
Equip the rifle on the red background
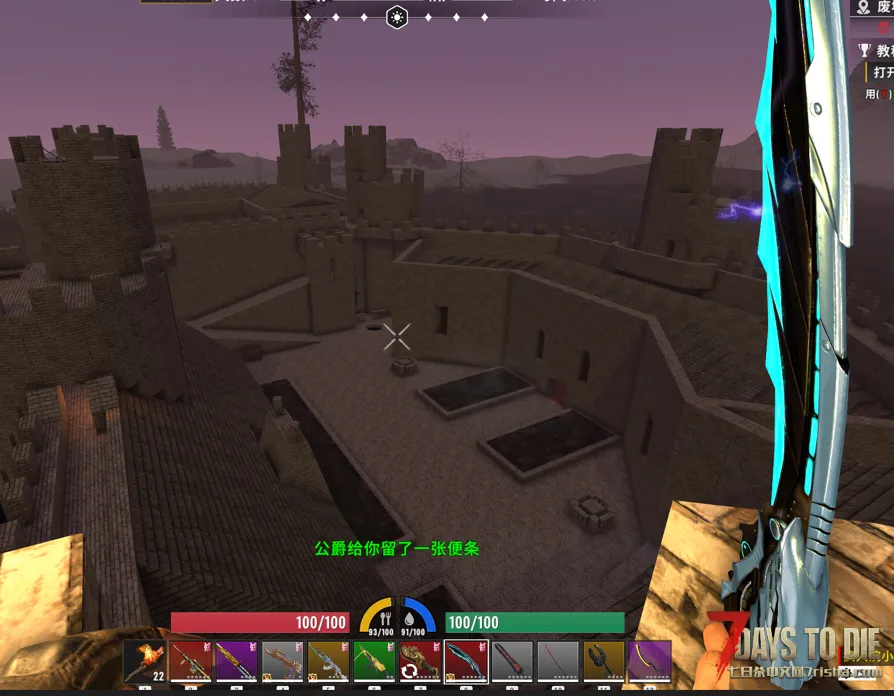(191, 662)
